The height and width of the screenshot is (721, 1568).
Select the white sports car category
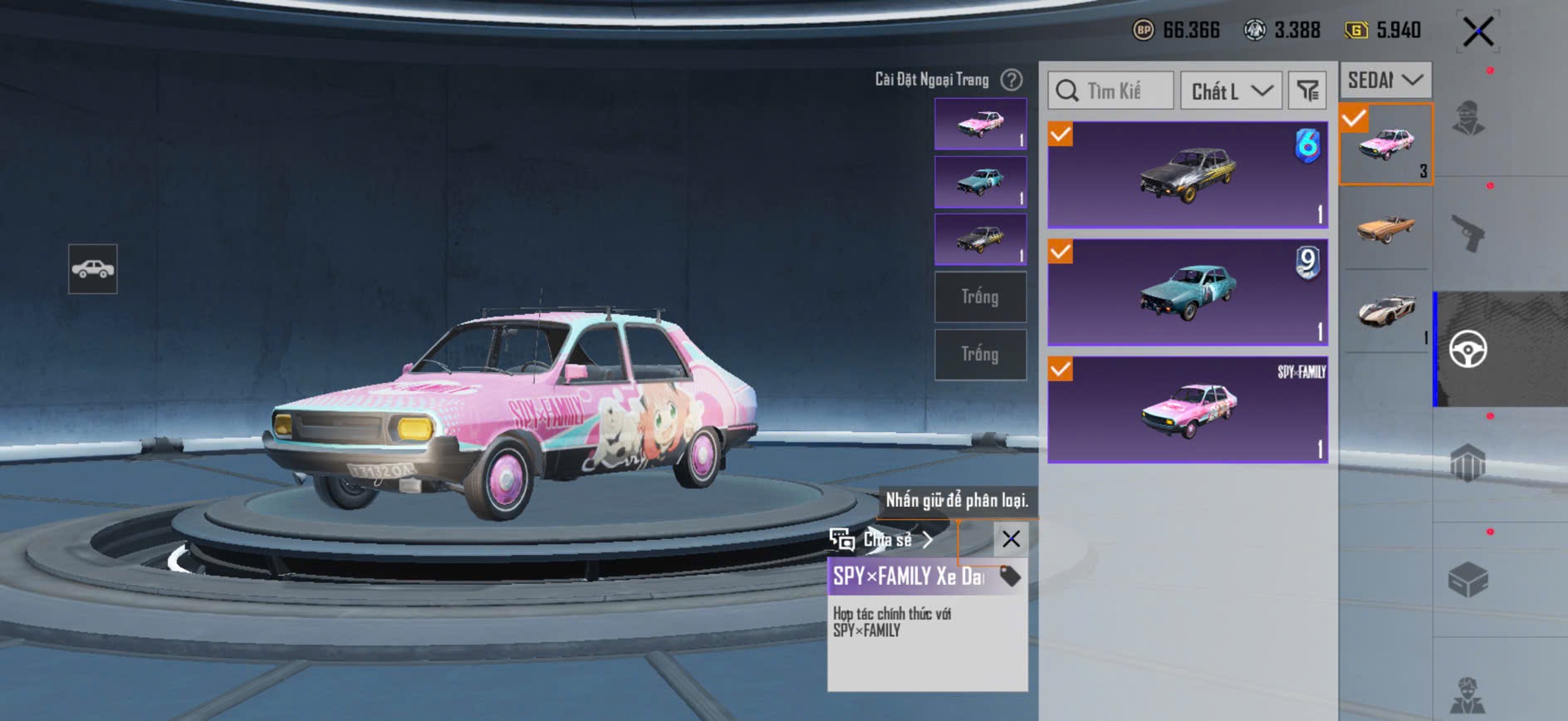tap(1385, 311)
